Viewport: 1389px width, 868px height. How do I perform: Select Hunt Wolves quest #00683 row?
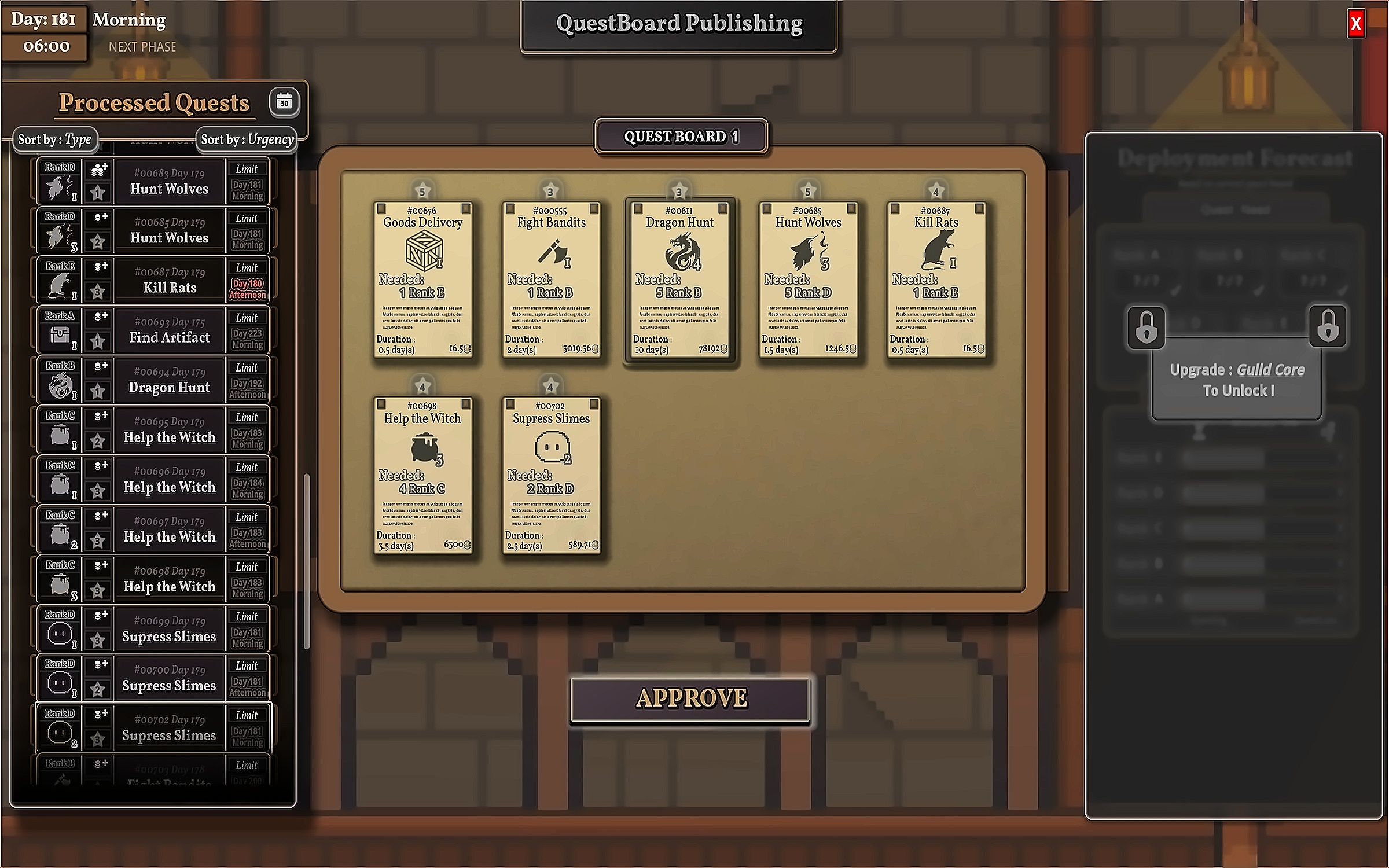[x=169, y=182]
